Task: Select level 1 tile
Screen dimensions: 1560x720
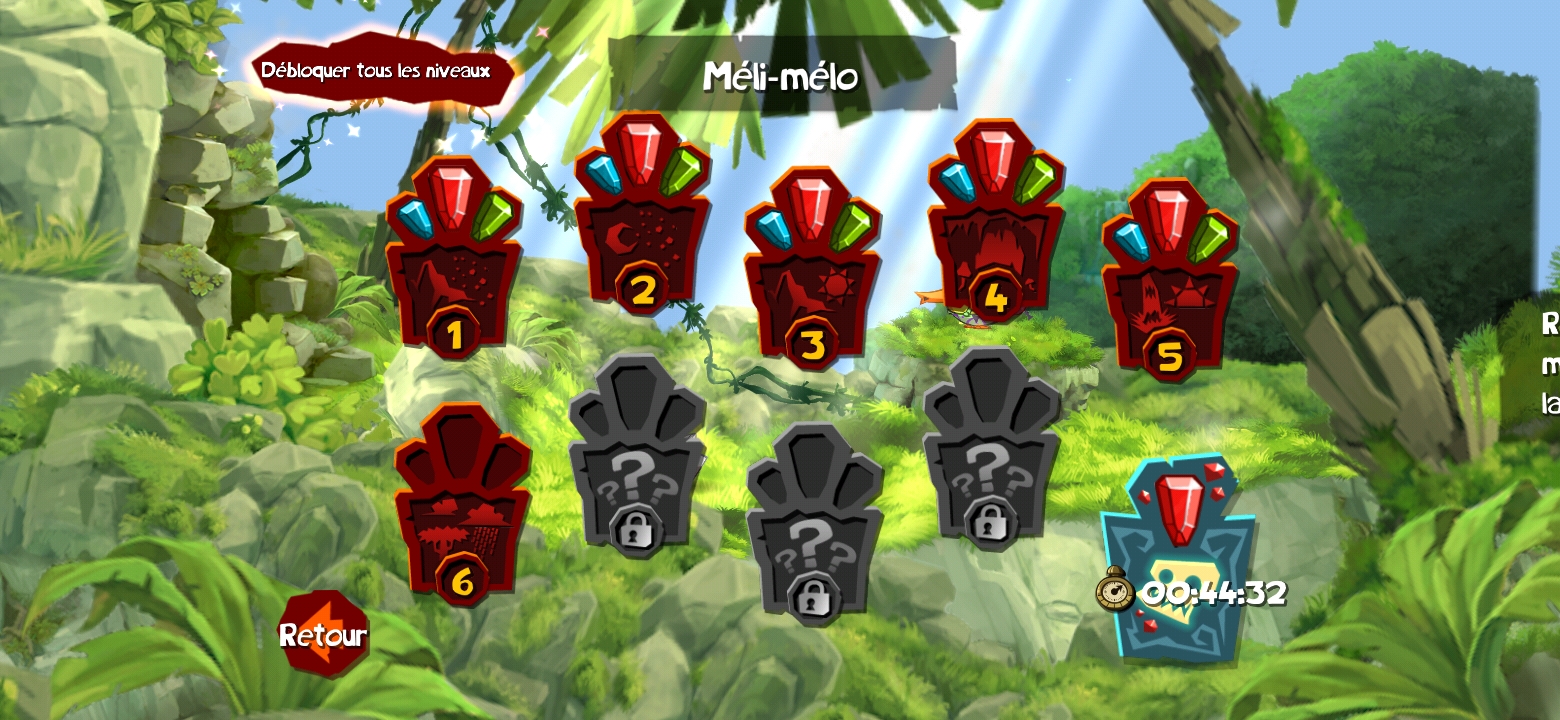Action: tap(453, 268)
